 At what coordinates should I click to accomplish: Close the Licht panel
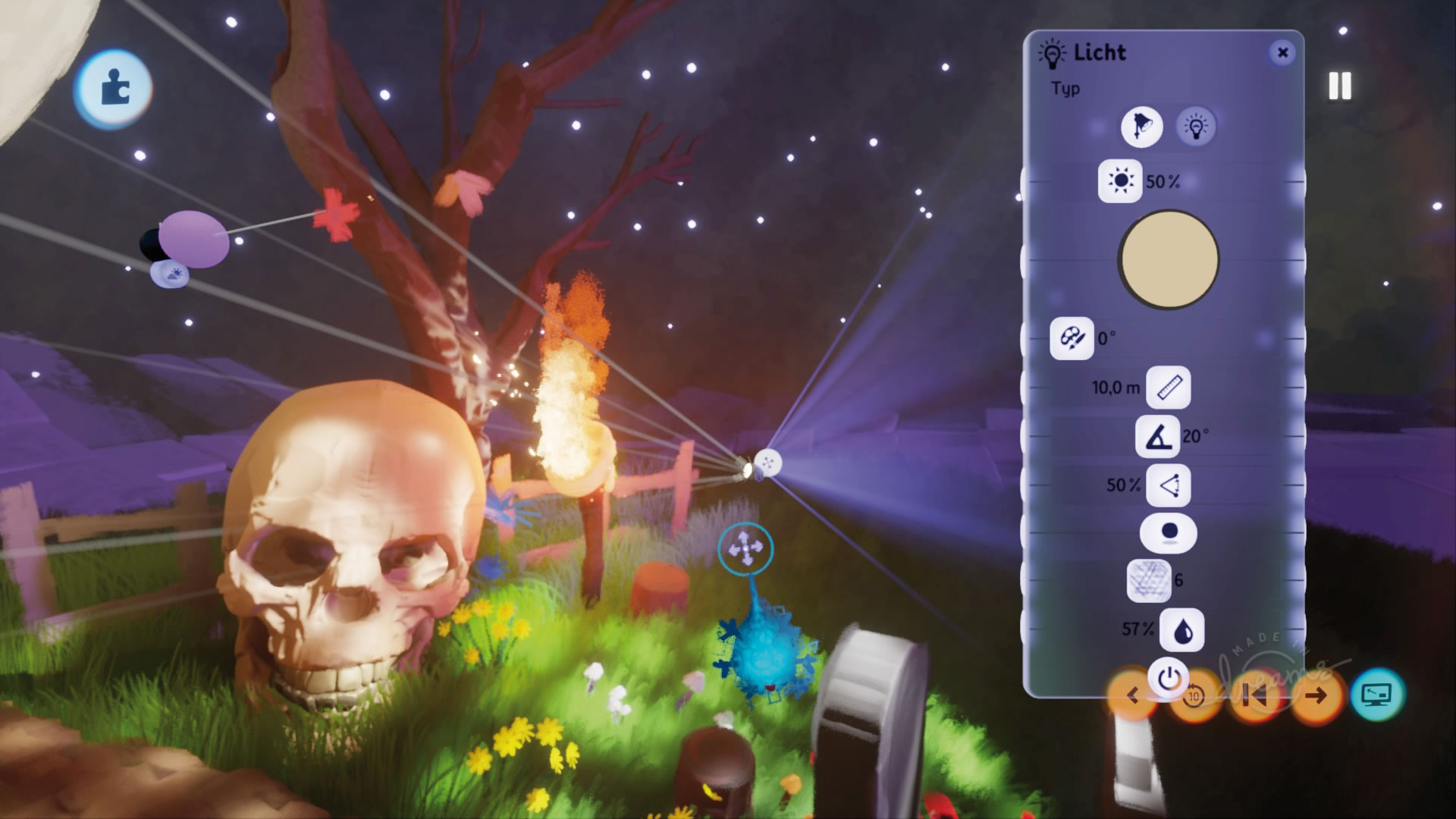click(1282, 52)
